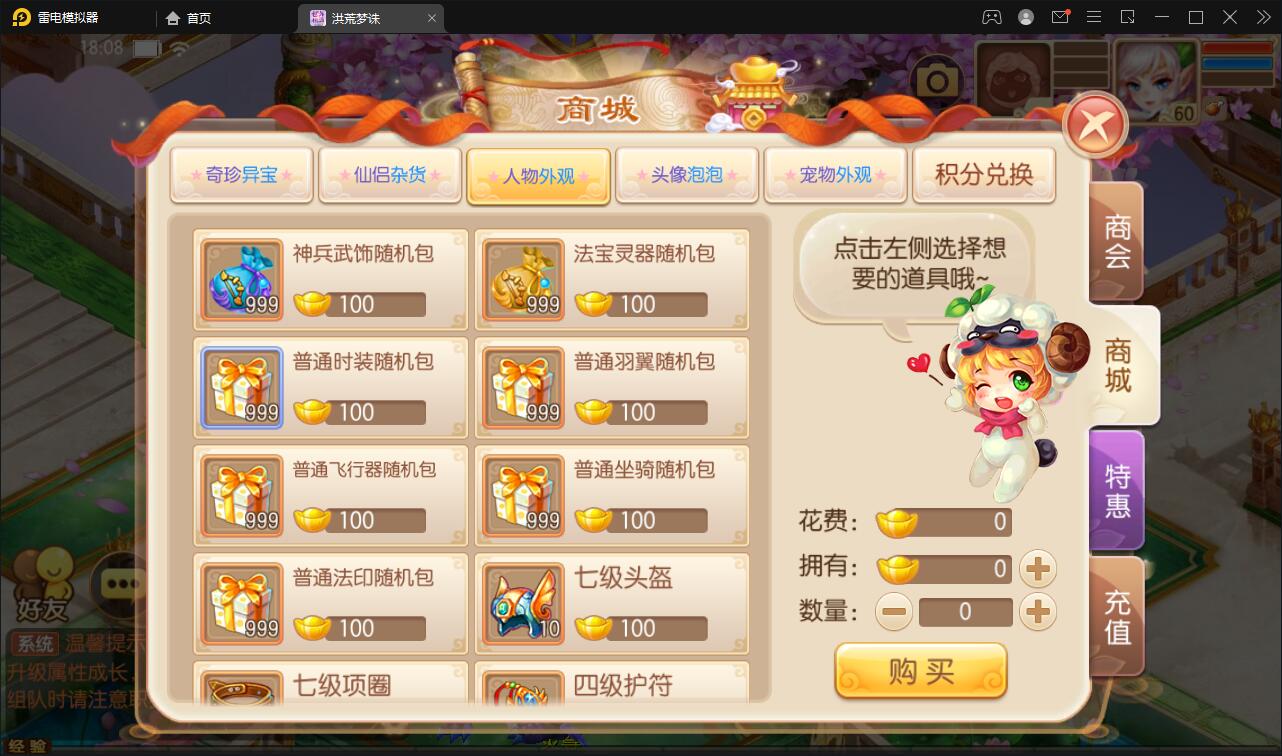The image size is (1282, 756).
Task: Switch to the 积分兑换 tab
Action: 984,174
